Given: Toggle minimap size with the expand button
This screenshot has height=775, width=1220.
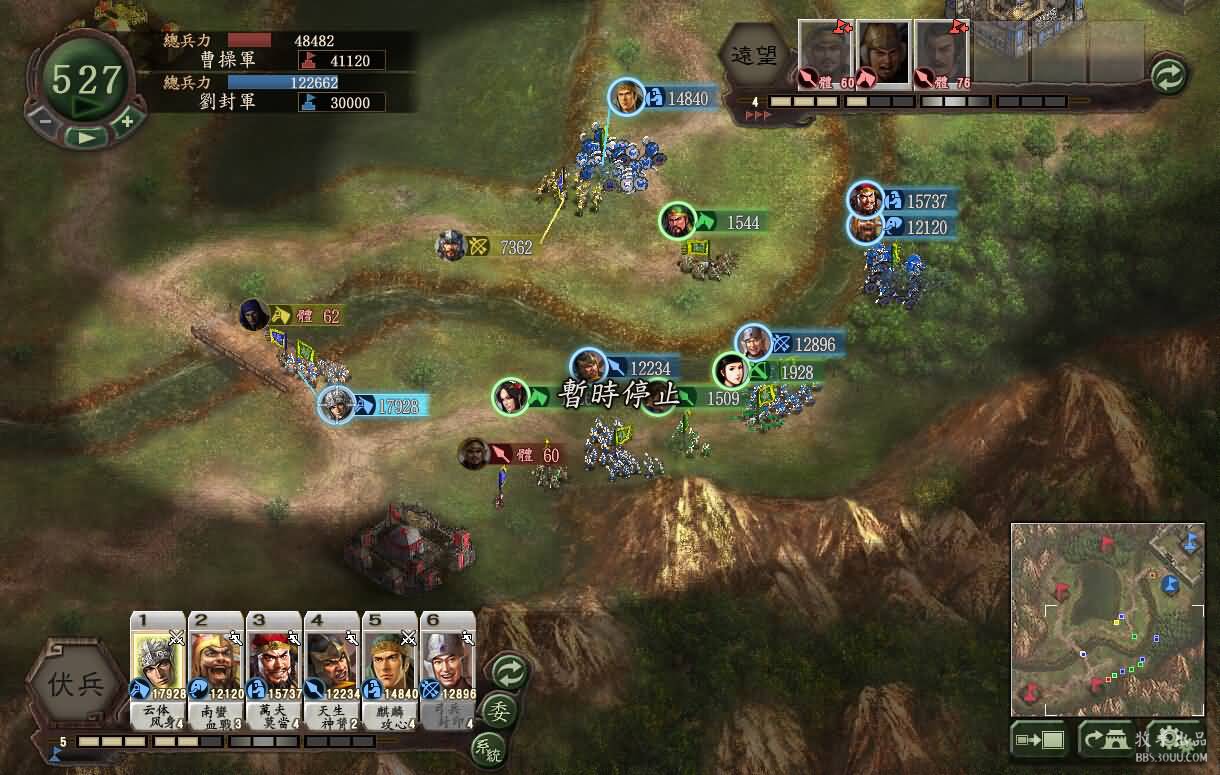Looking at the screenshot, I should click(x=1039, y=740).
